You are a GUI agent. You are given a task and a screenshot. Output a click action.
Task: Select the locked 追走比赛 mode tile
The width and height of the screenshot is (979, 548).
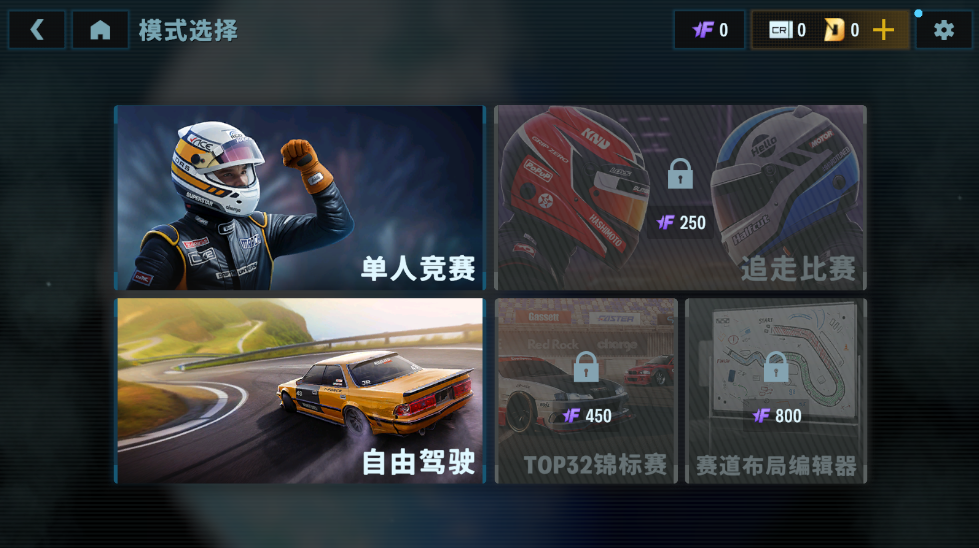pos(680,198)
